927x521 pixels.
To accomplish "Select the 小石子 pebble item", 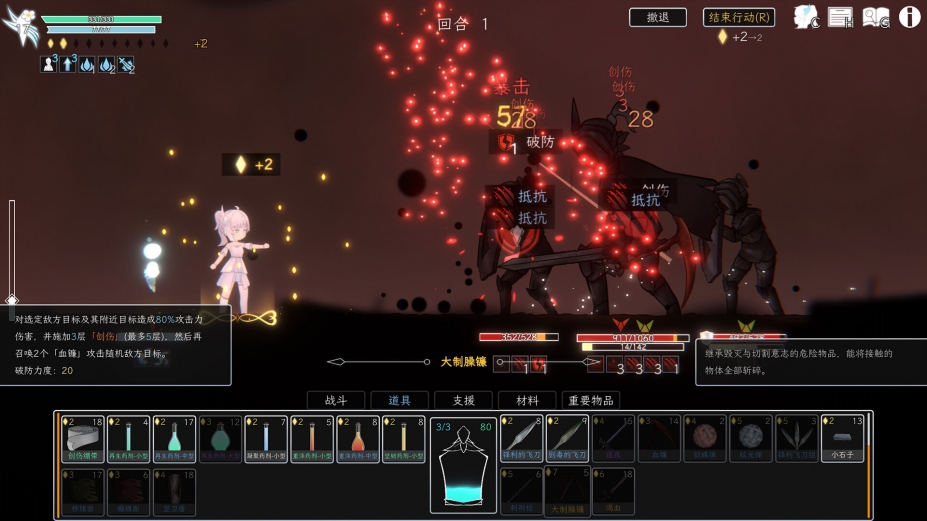I will pos(842,439).
